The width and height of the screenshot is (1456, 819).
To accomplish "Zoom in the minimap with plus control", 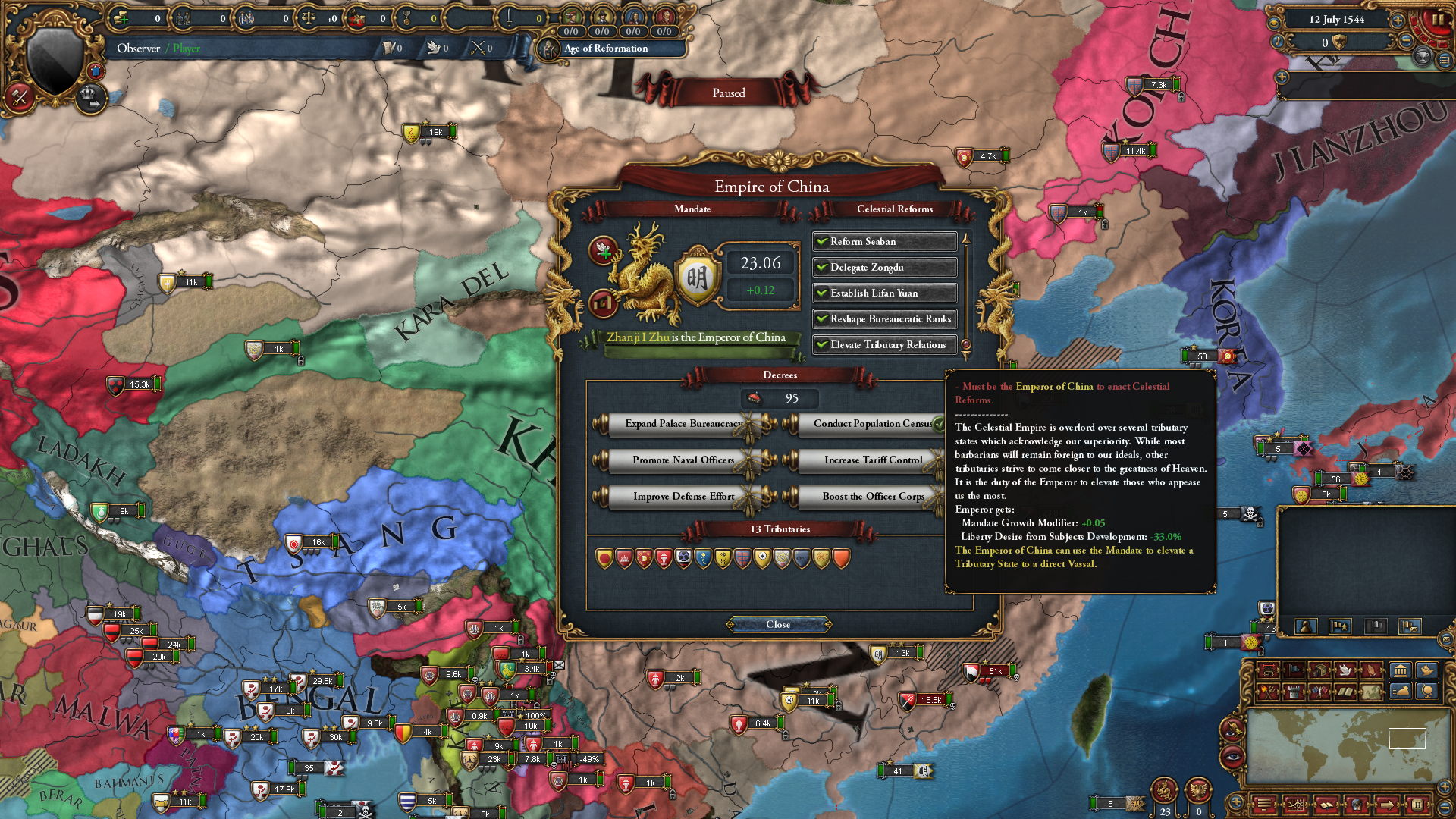I will click(x=1443, y=786).
